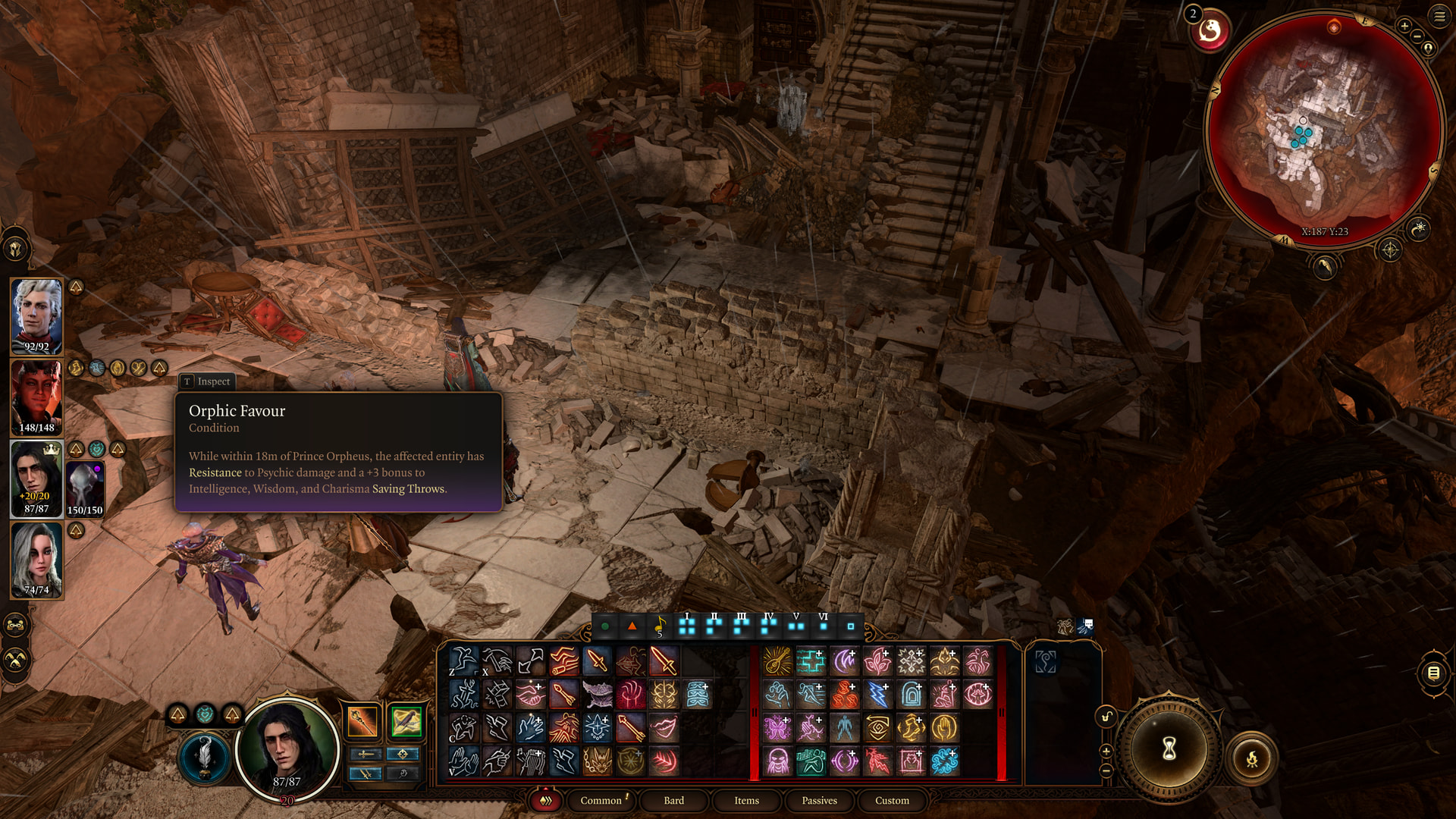Switch to the Custom hotbar tab
This screenshot has width=1456, height=819.
[892, 801]
